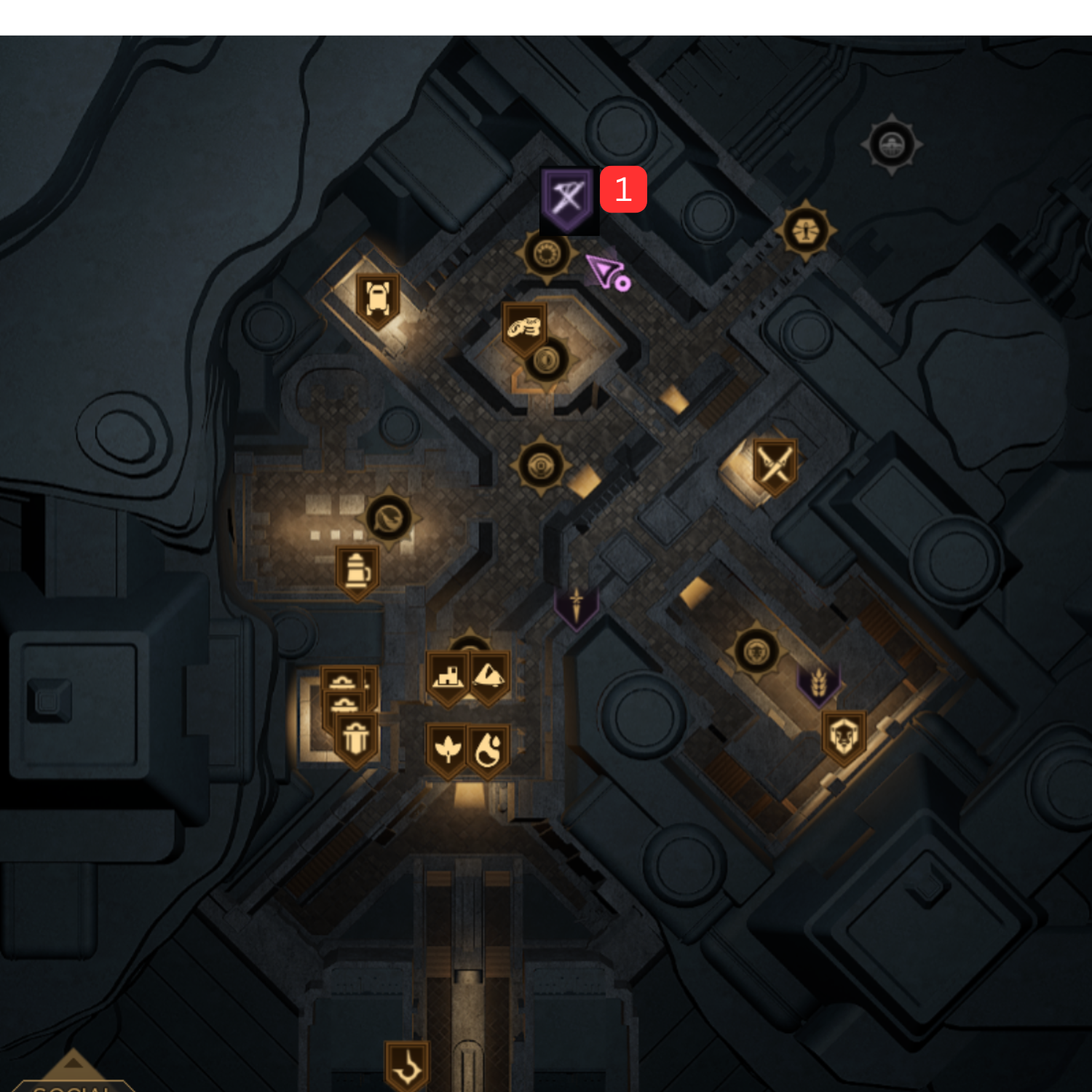Open the castle building marker
The width and height of the screenshot is (1092, 1092).
pos(448,676)
